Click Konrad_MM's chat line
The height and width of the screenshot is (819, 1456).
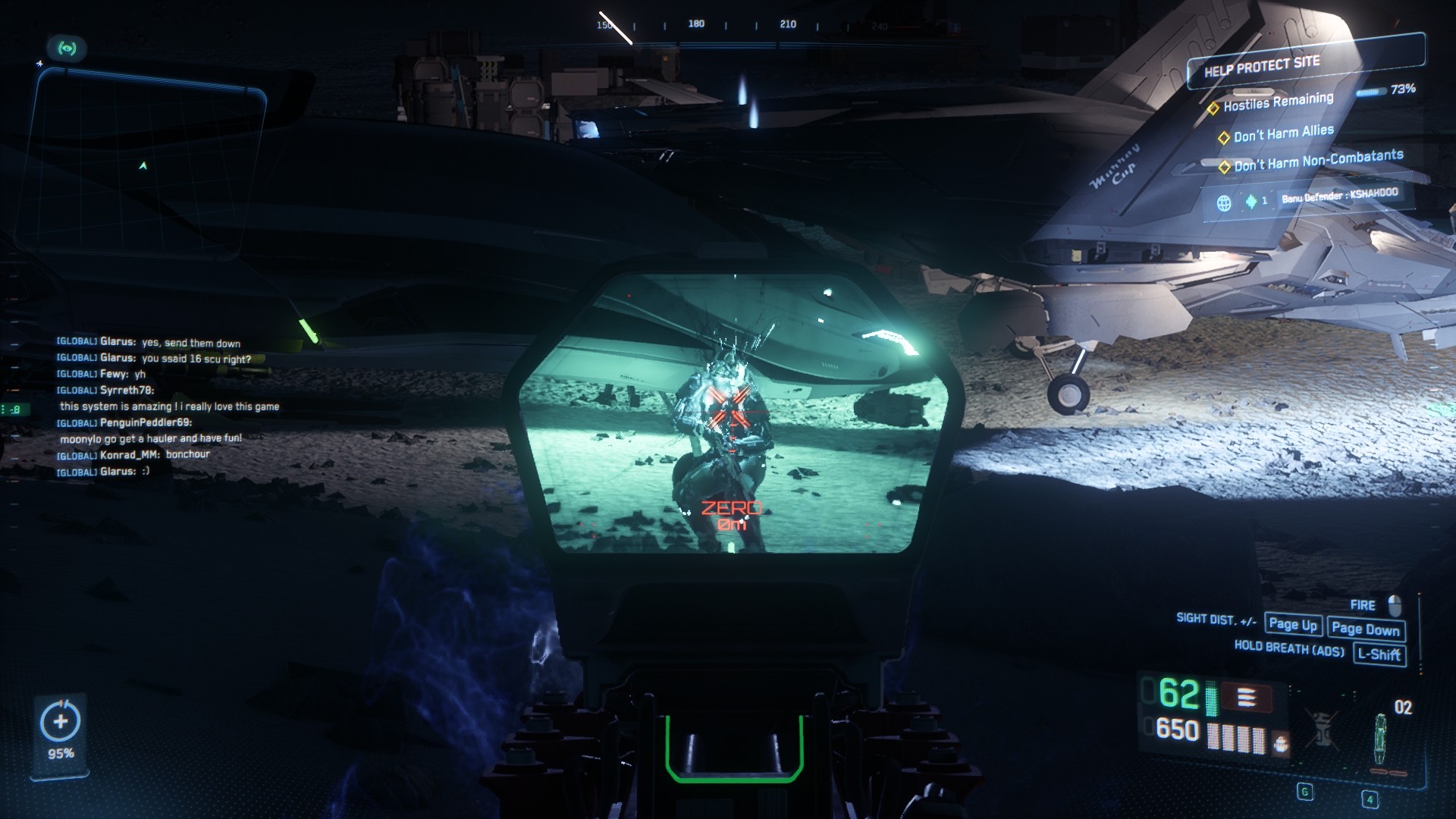pos(133,454)
